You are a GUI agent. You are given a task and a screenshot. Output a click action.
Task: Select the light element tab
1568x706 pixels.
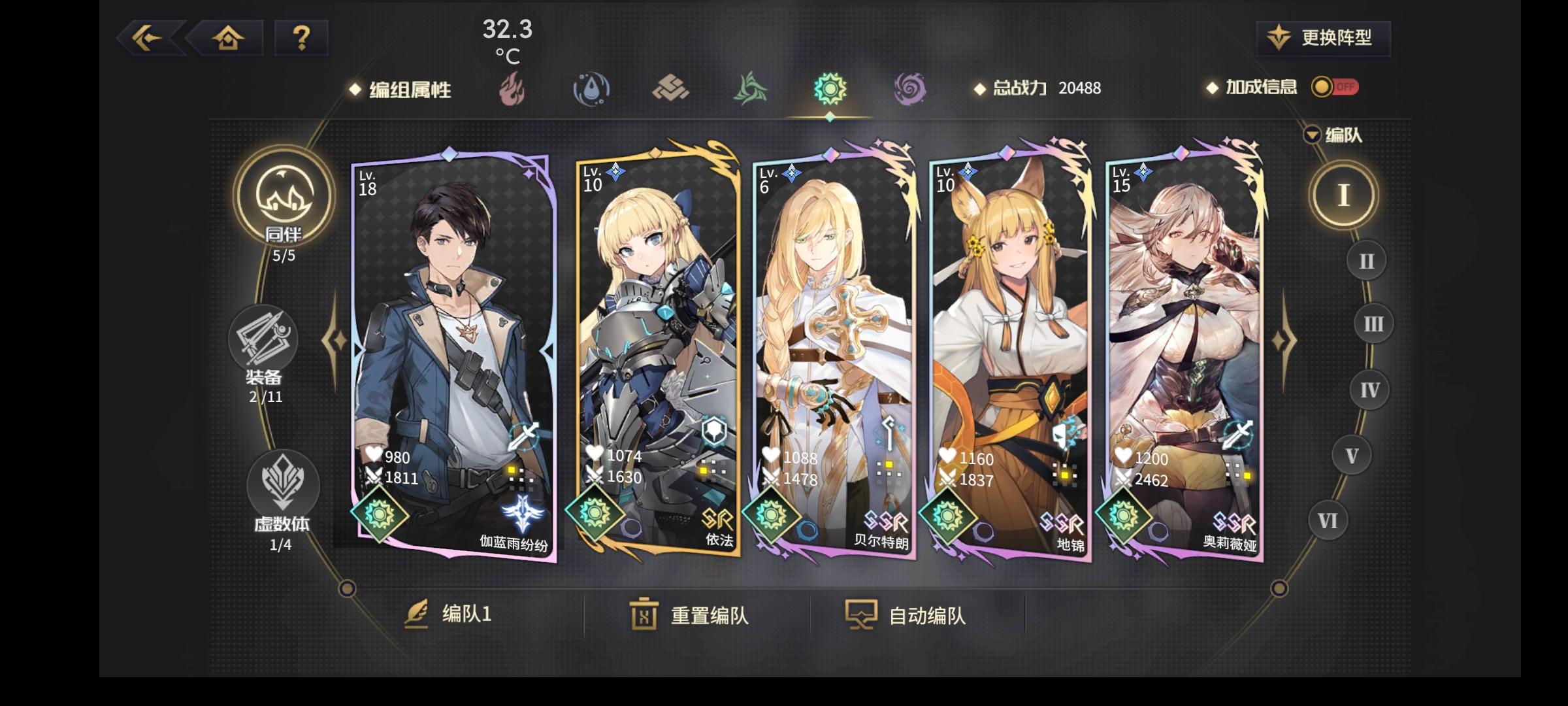pyautogui.click(x=830, y=88)
